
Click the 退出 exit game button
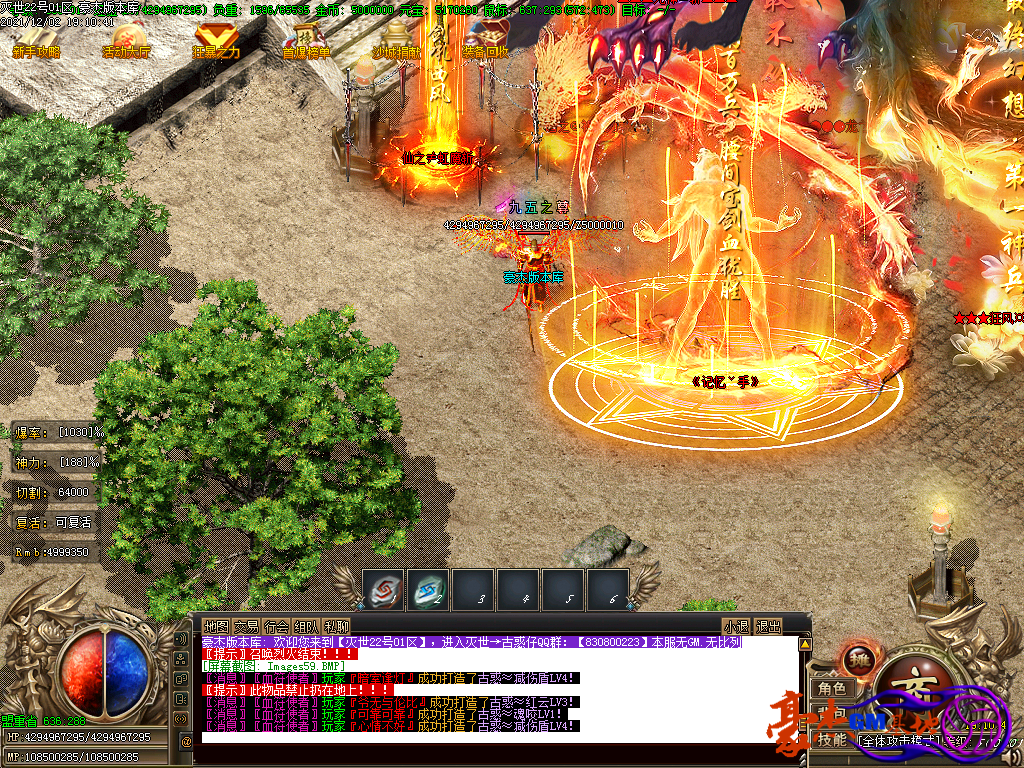click(x=768, y=626)
